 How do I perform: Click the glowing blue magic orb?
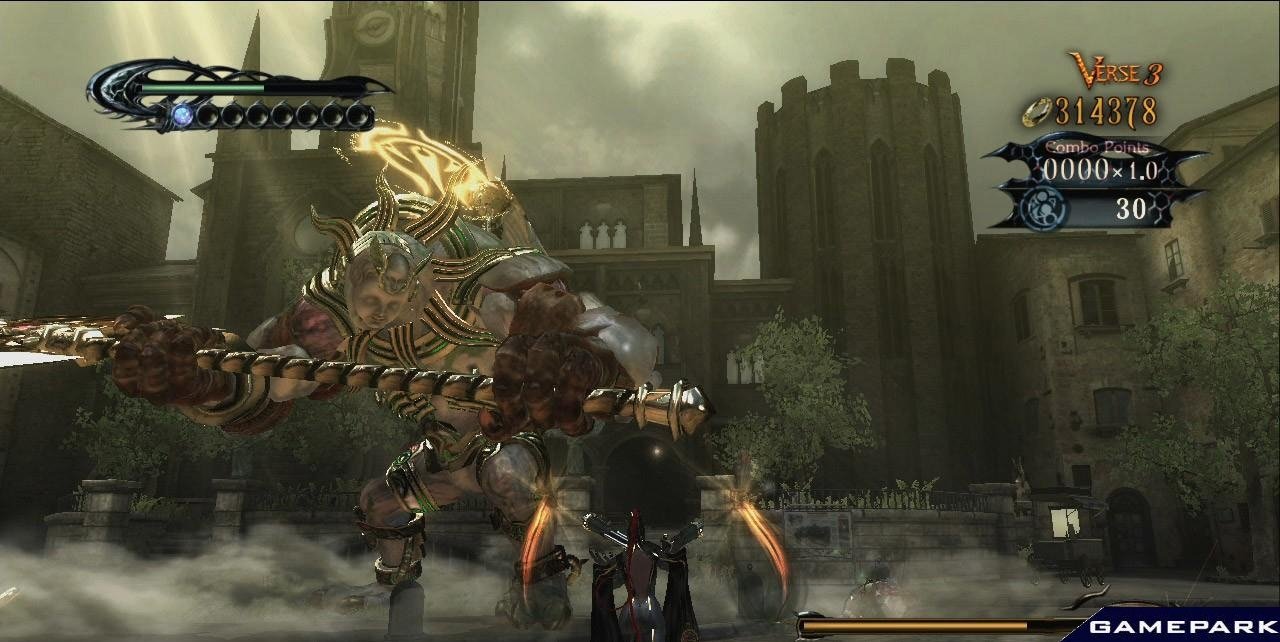pos(181,116)
